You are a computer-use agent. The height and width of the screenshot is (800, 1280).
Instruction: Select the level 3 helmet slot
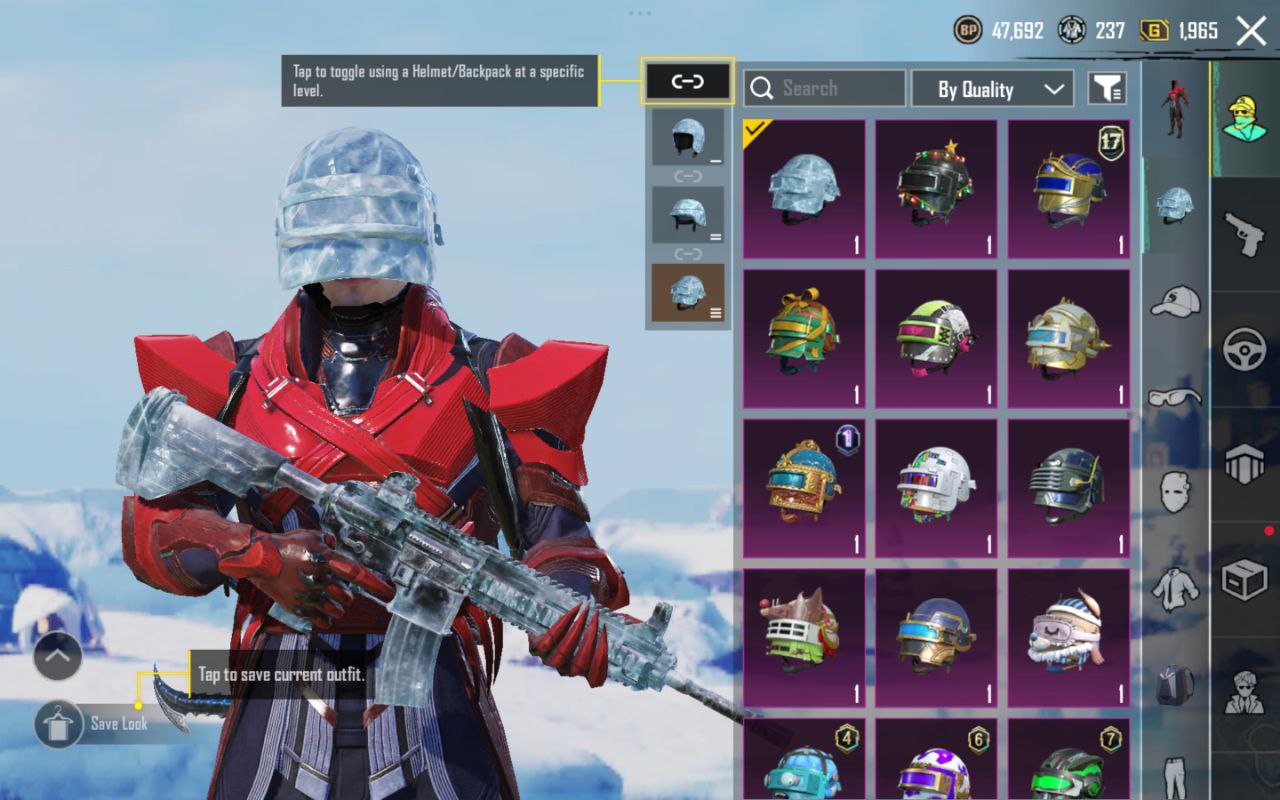pos(688,293)
